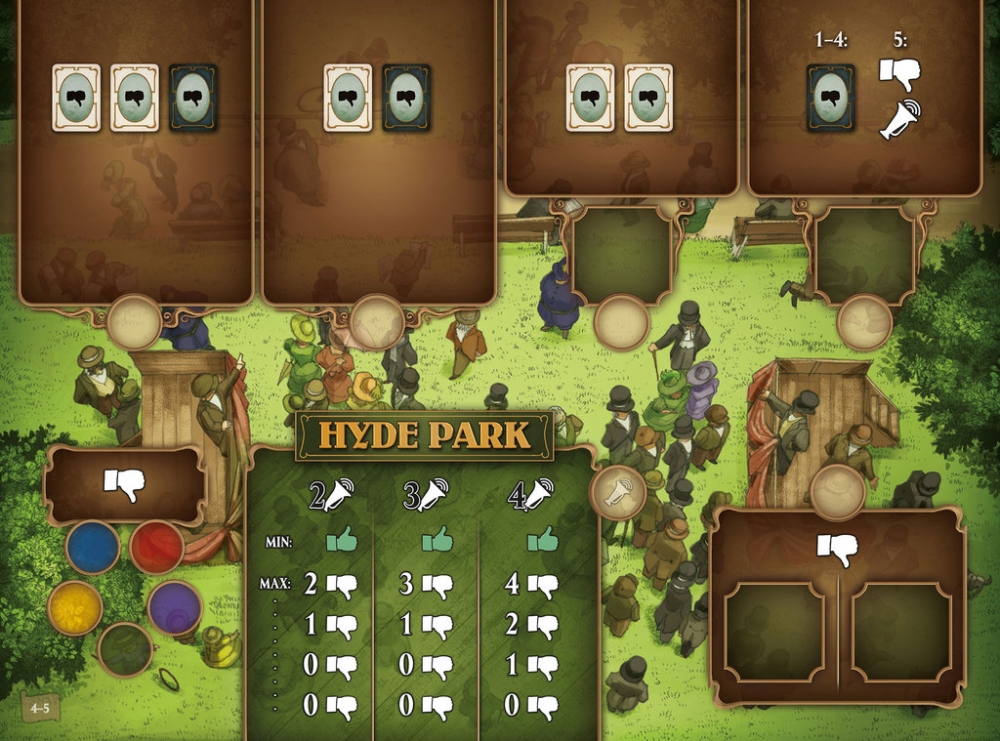
Task: Select the dark card in the three-card panel
Action: 193,98
